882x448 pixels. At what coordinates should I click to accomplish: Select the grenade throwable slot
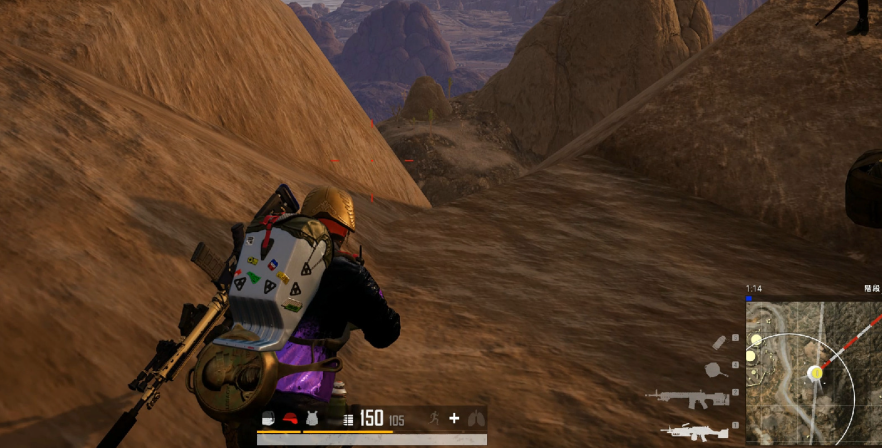coord(719,342)
